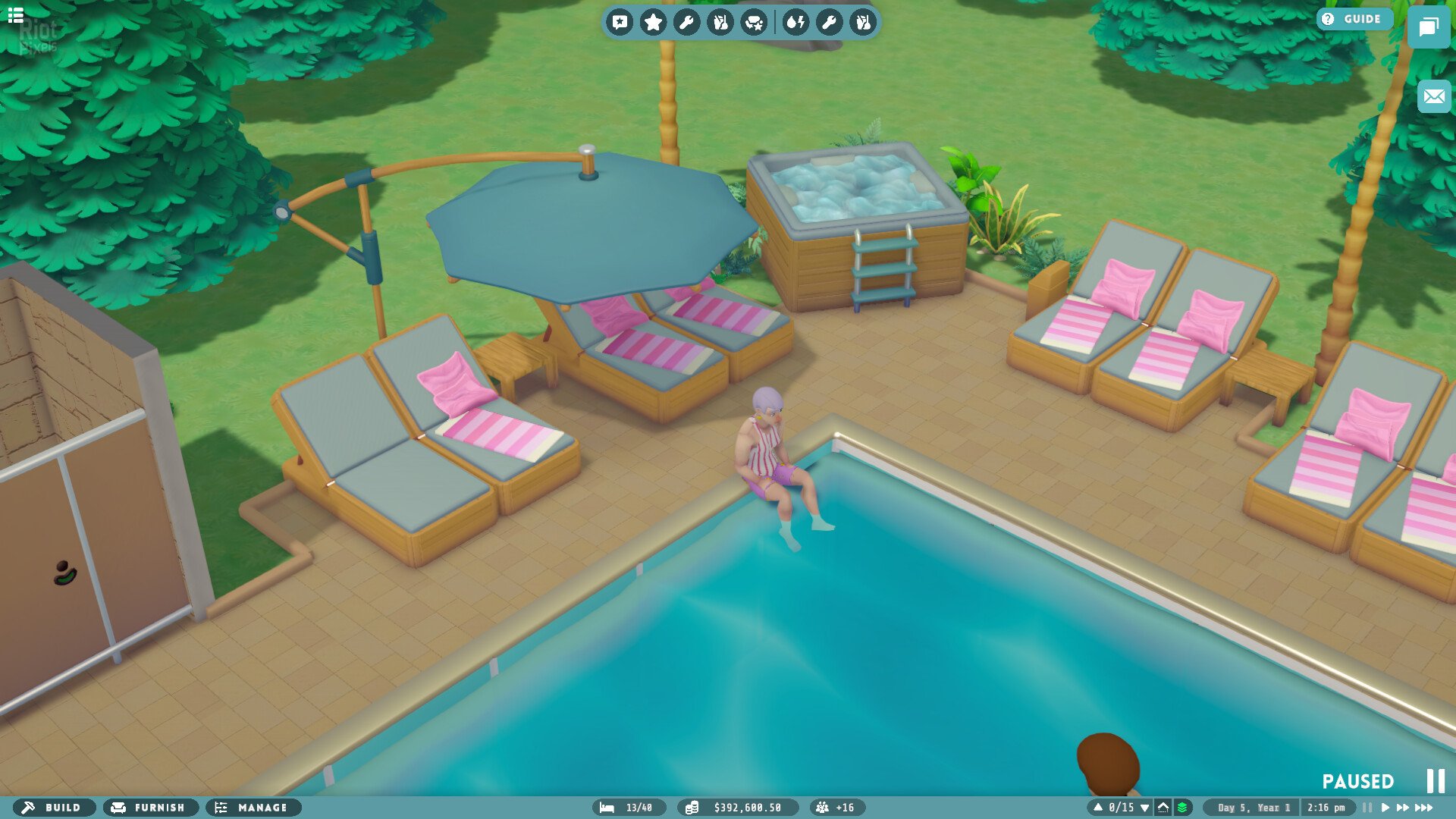Step up a floor with the upward arrow
This screenshot has height=819, width=1456.
tap(1098, 808)
